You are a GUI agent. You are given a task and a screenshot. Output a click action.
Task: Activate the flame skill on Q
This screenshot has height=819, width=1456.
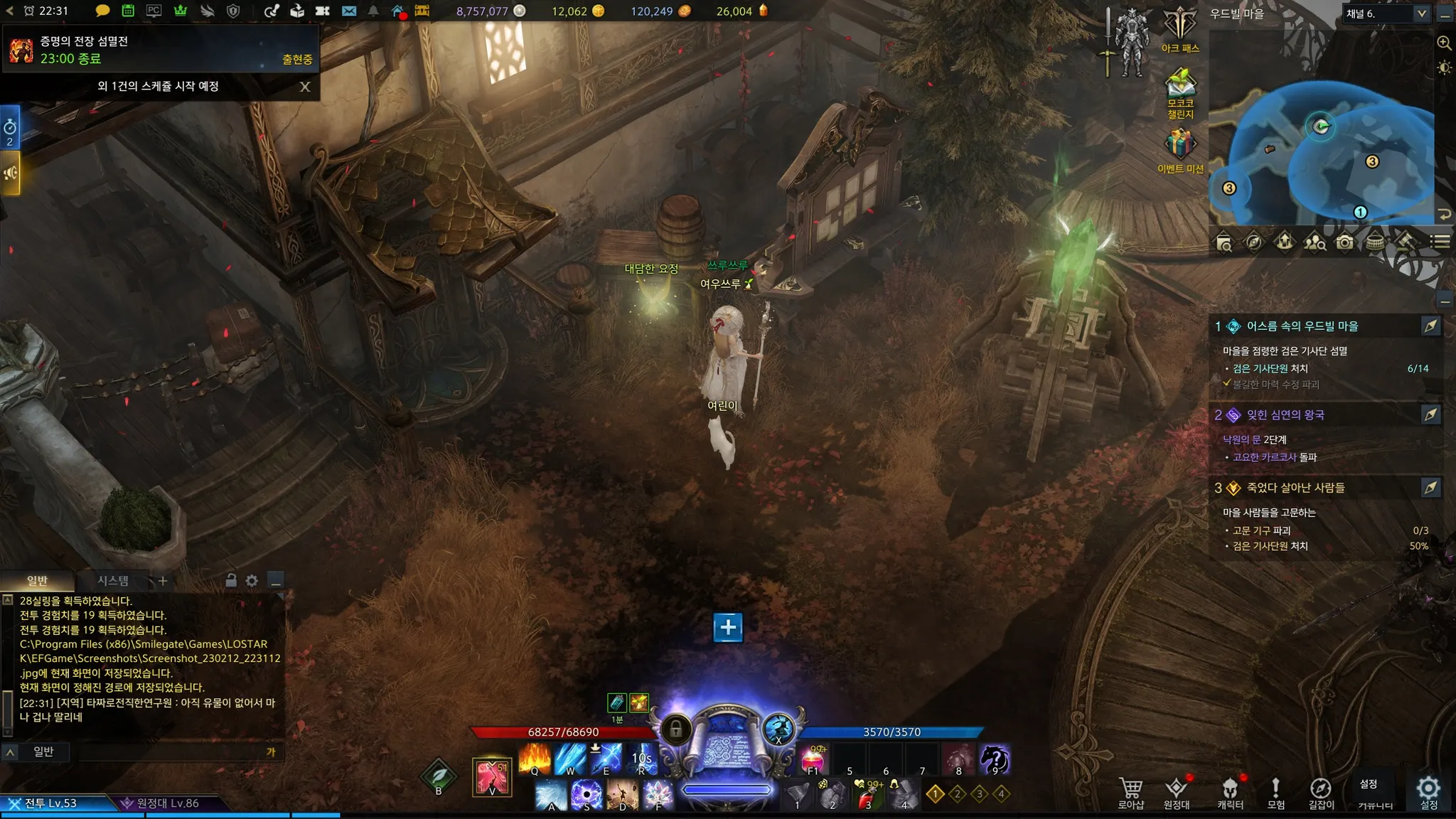(x=535, y=759)
